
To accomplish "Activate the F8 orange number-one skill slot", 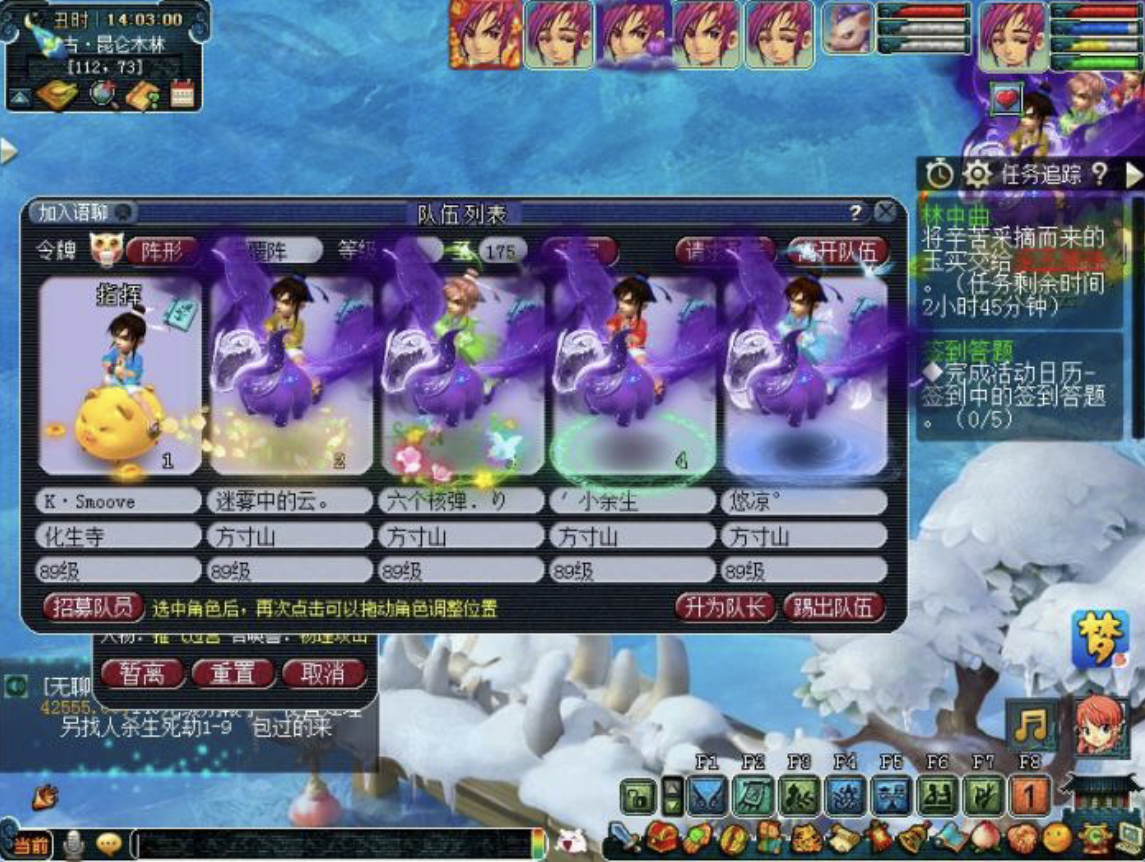I will (1028, 796).
